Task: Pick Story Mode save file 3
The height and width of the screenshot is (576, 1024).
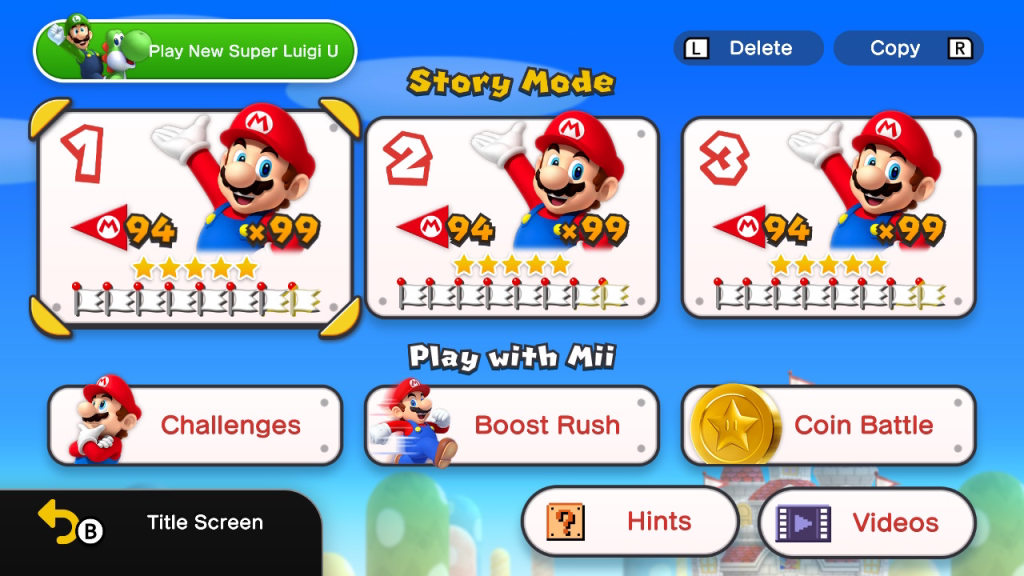Action: [x=828, y=217]
